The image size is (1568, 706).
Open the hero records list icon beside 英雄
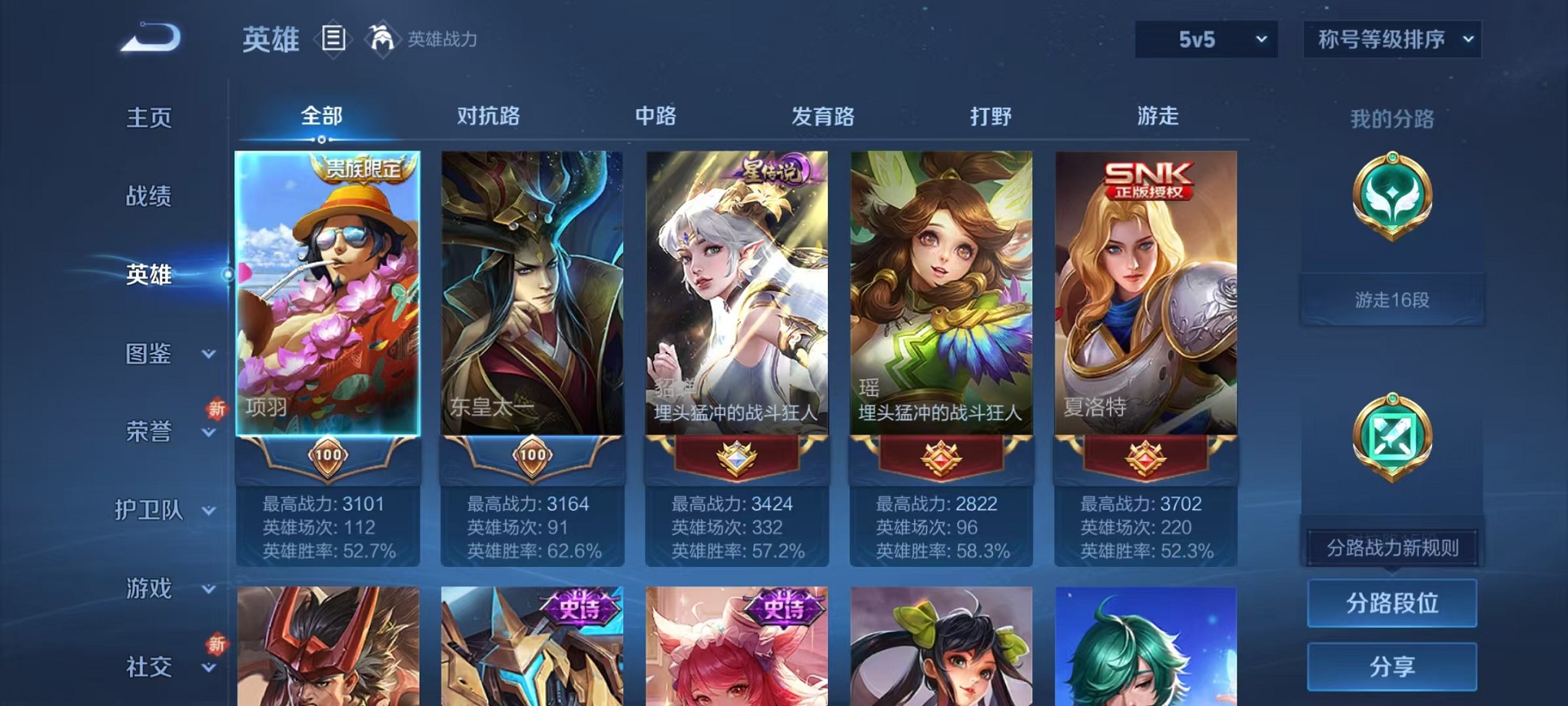click(335, 40)
